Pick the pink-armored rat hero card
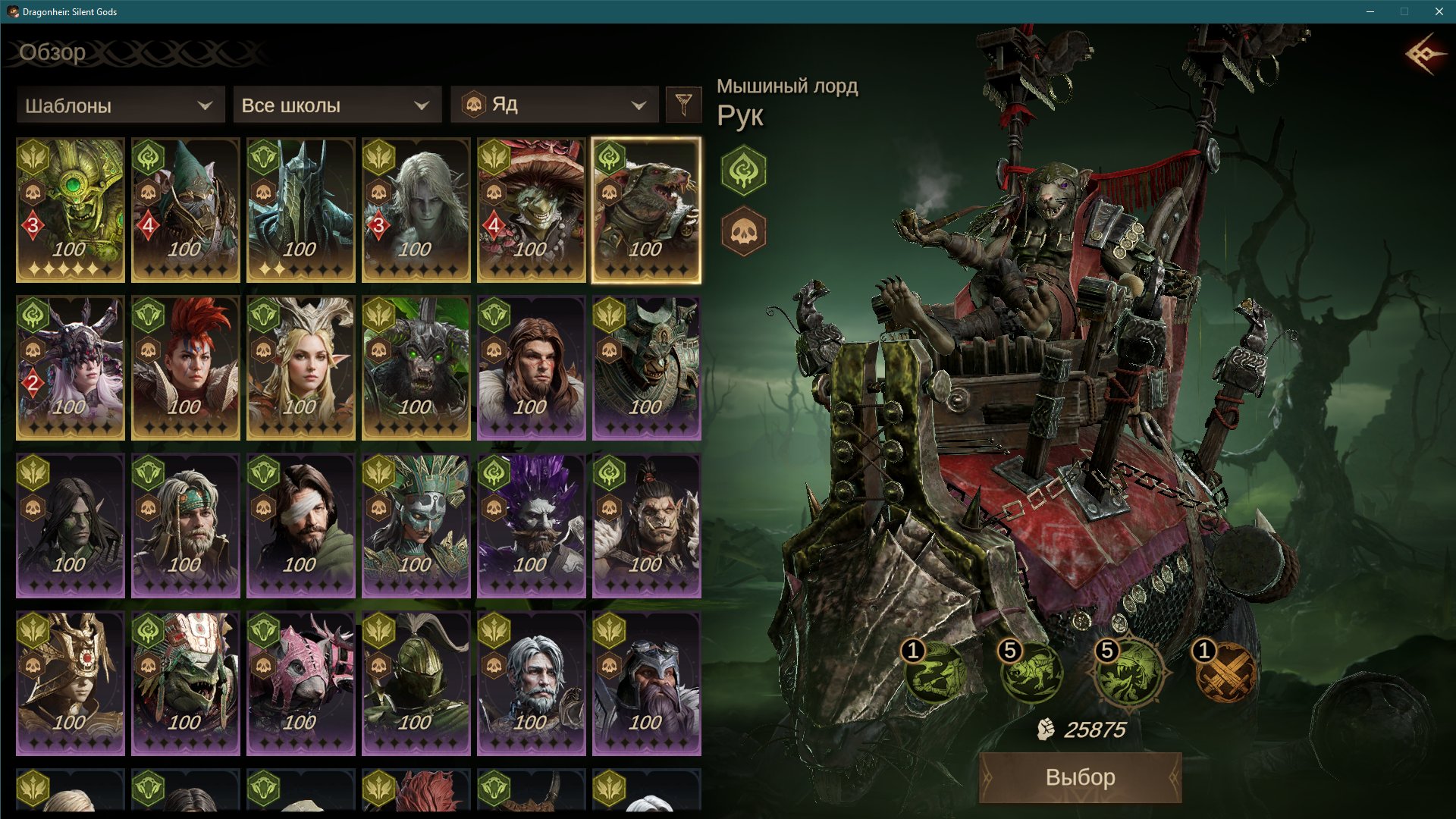This screenshot has height=819, width=1456. point(301,683)
